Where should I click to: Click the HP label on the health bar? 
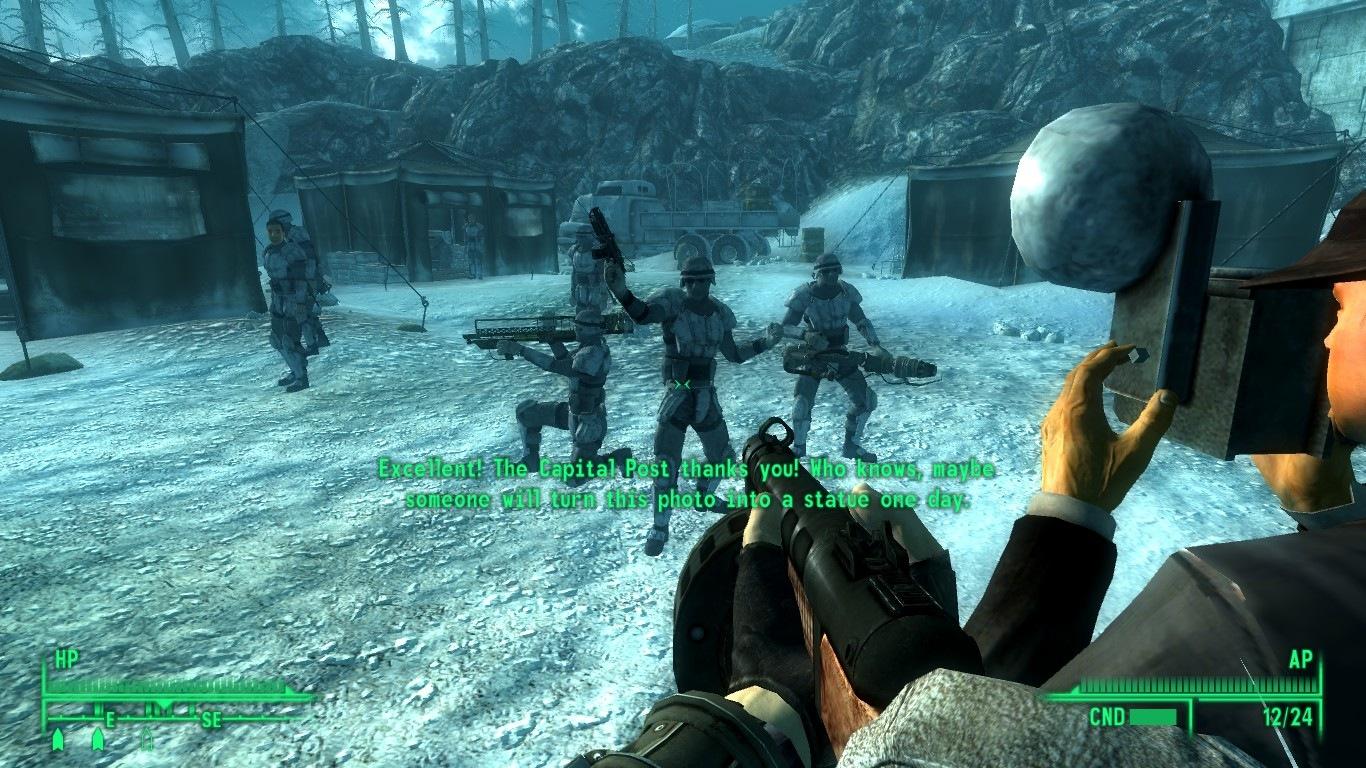point(66,656)
